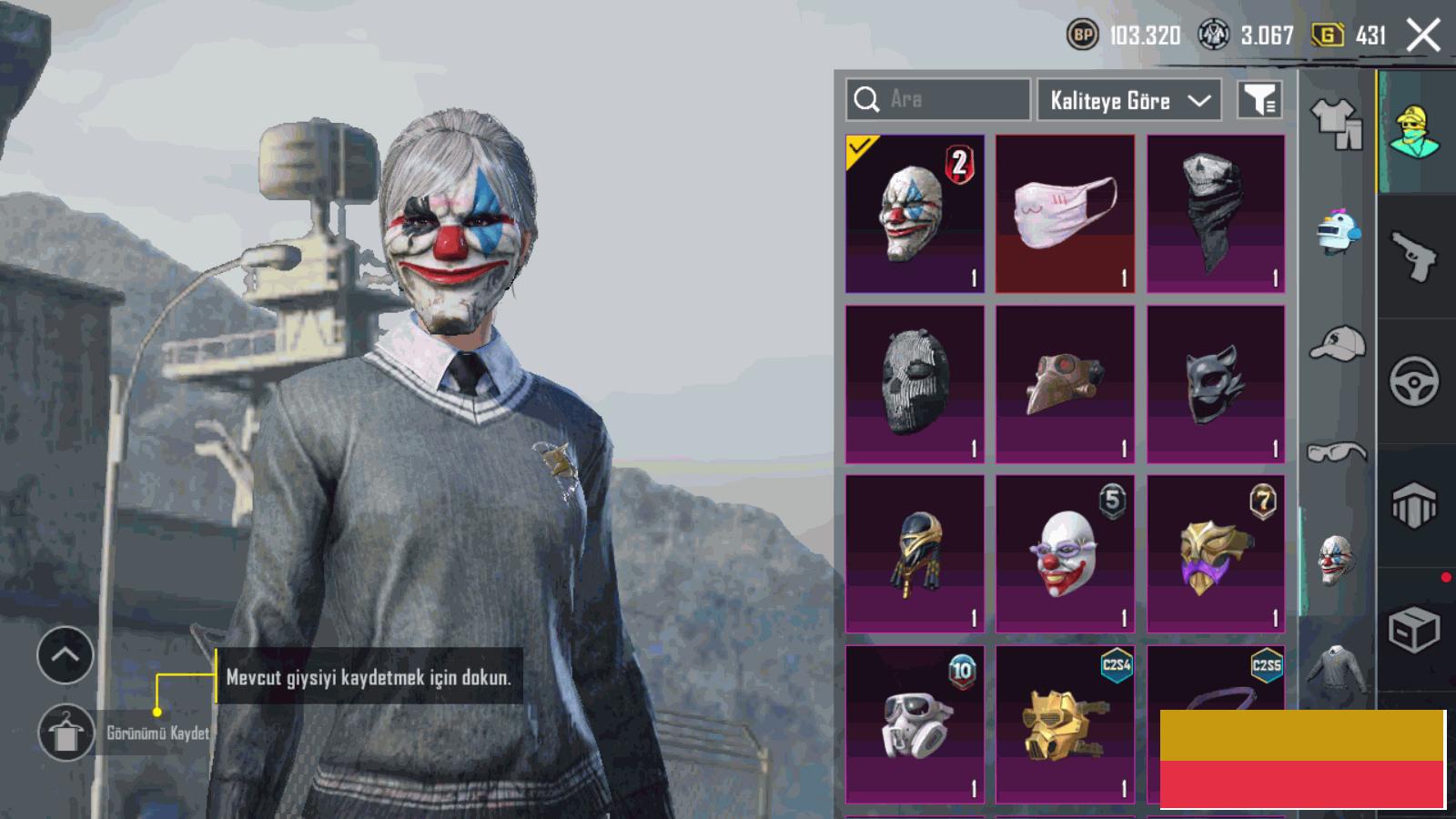Pick the black striped skull mask

pos(915,384)
